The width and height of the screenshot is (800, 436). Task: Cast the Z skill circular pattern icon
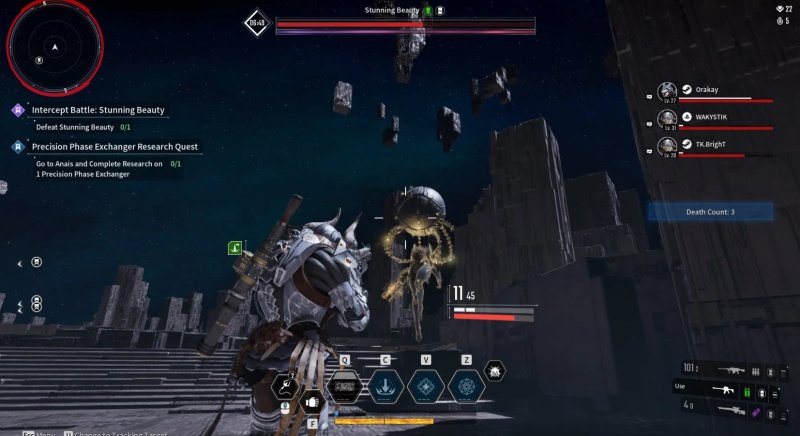click(467, 386)
